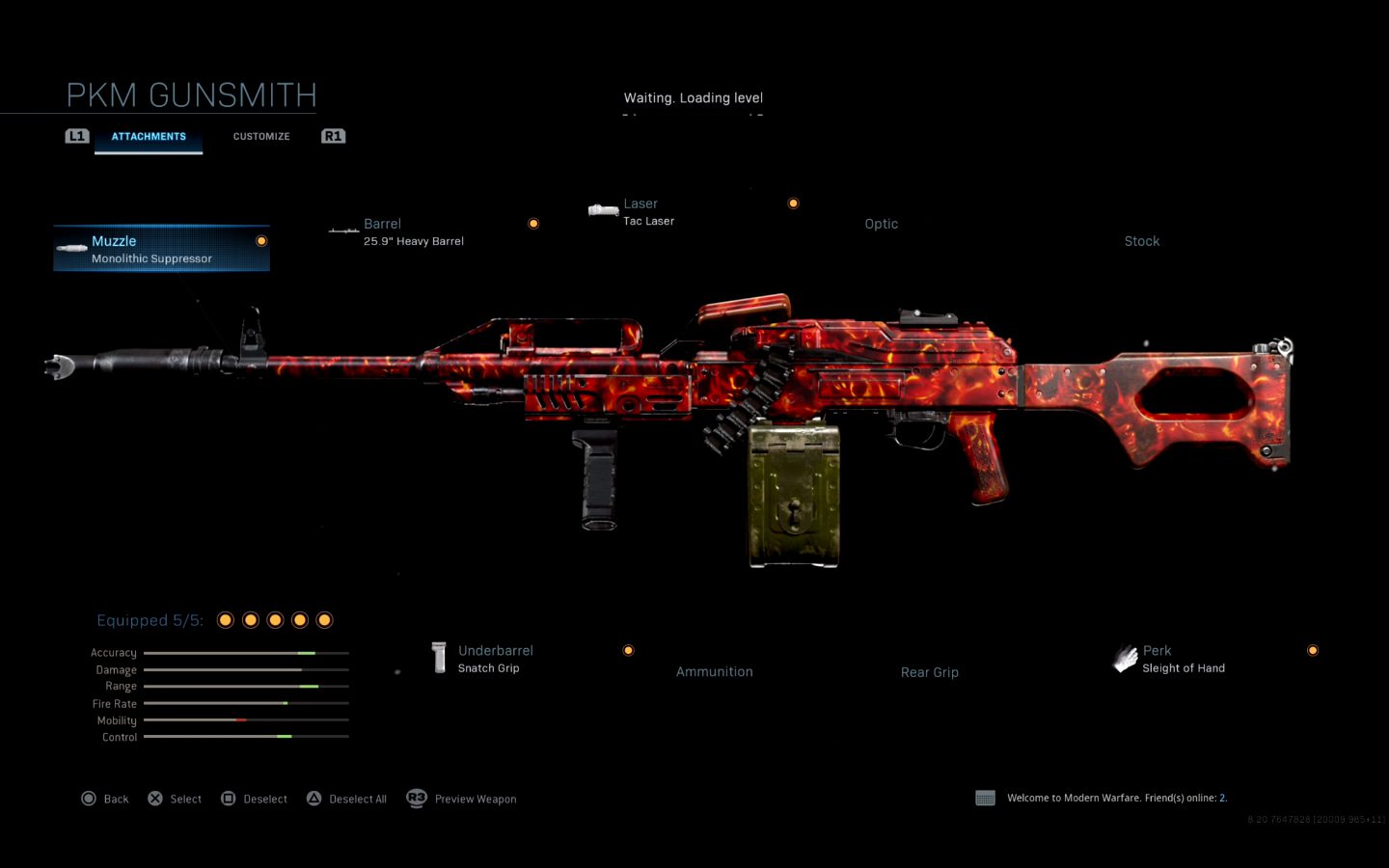
Task: Click Deselect All attachments
Action: coord(347,799)
